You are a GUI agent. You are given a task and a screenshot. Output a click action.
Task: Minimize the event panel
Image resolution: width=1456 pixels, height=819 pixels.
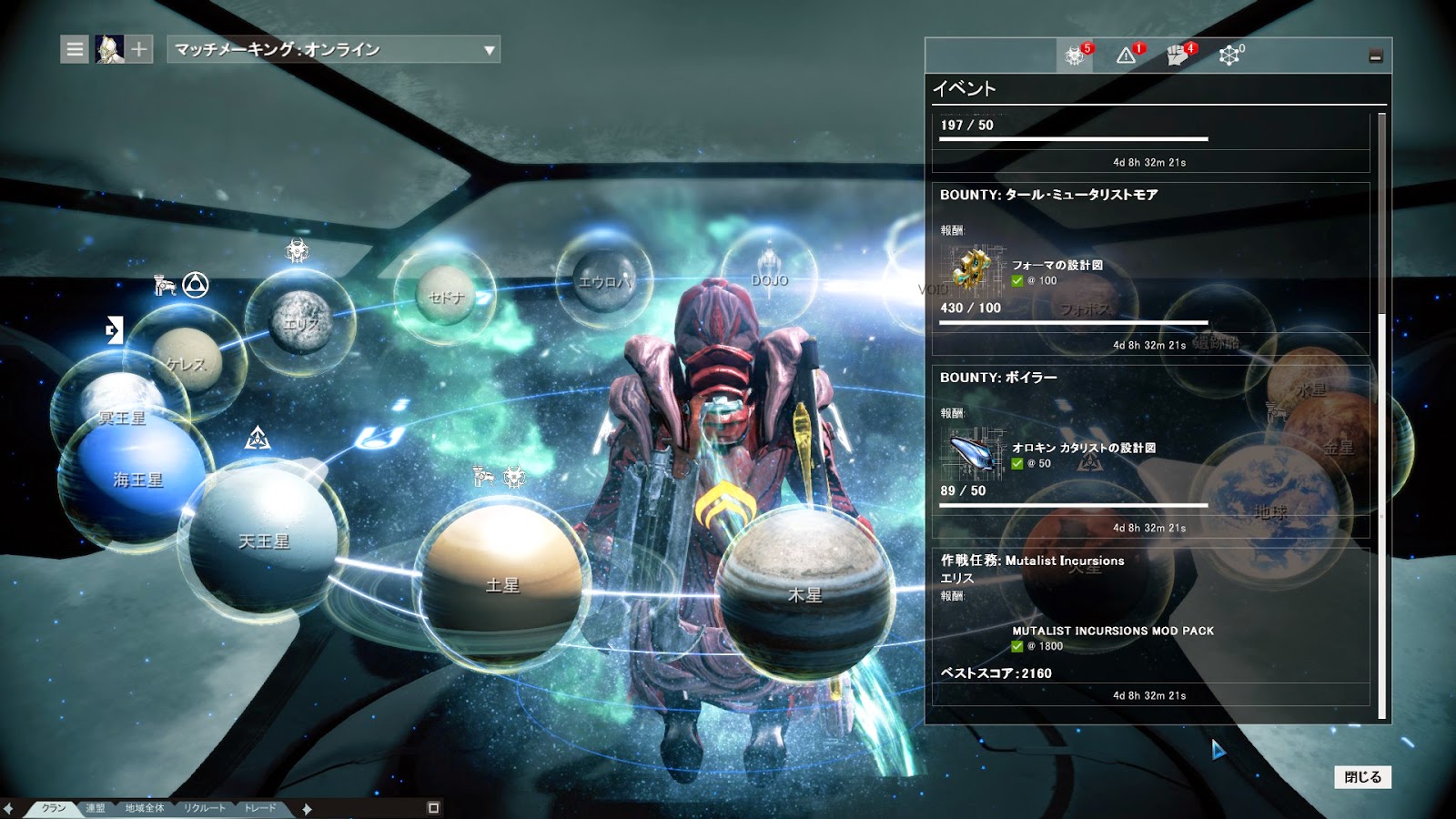click(1375, 56)
